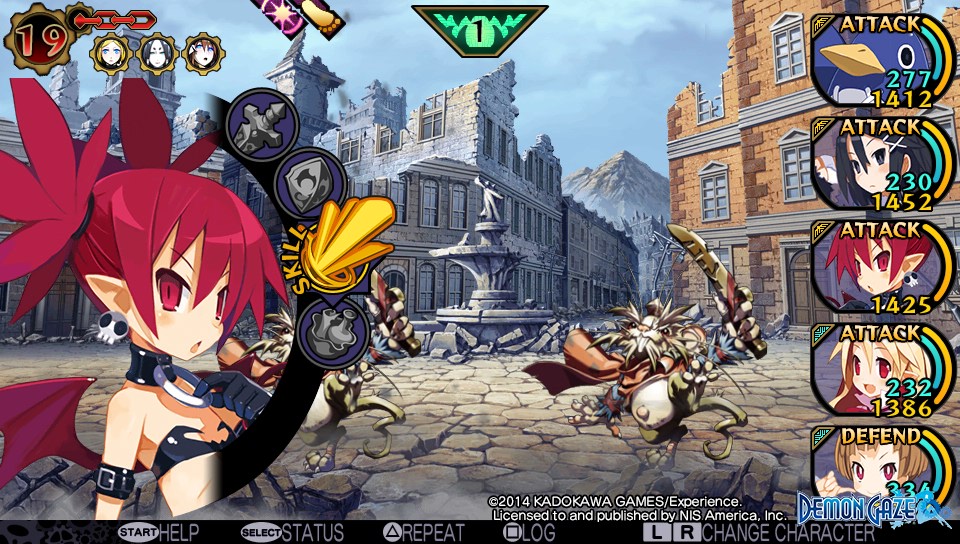The image size is (960, 544).
Task: Click the blonde demon face medallion
Action: pyautogui.click(x=110, y=54)
